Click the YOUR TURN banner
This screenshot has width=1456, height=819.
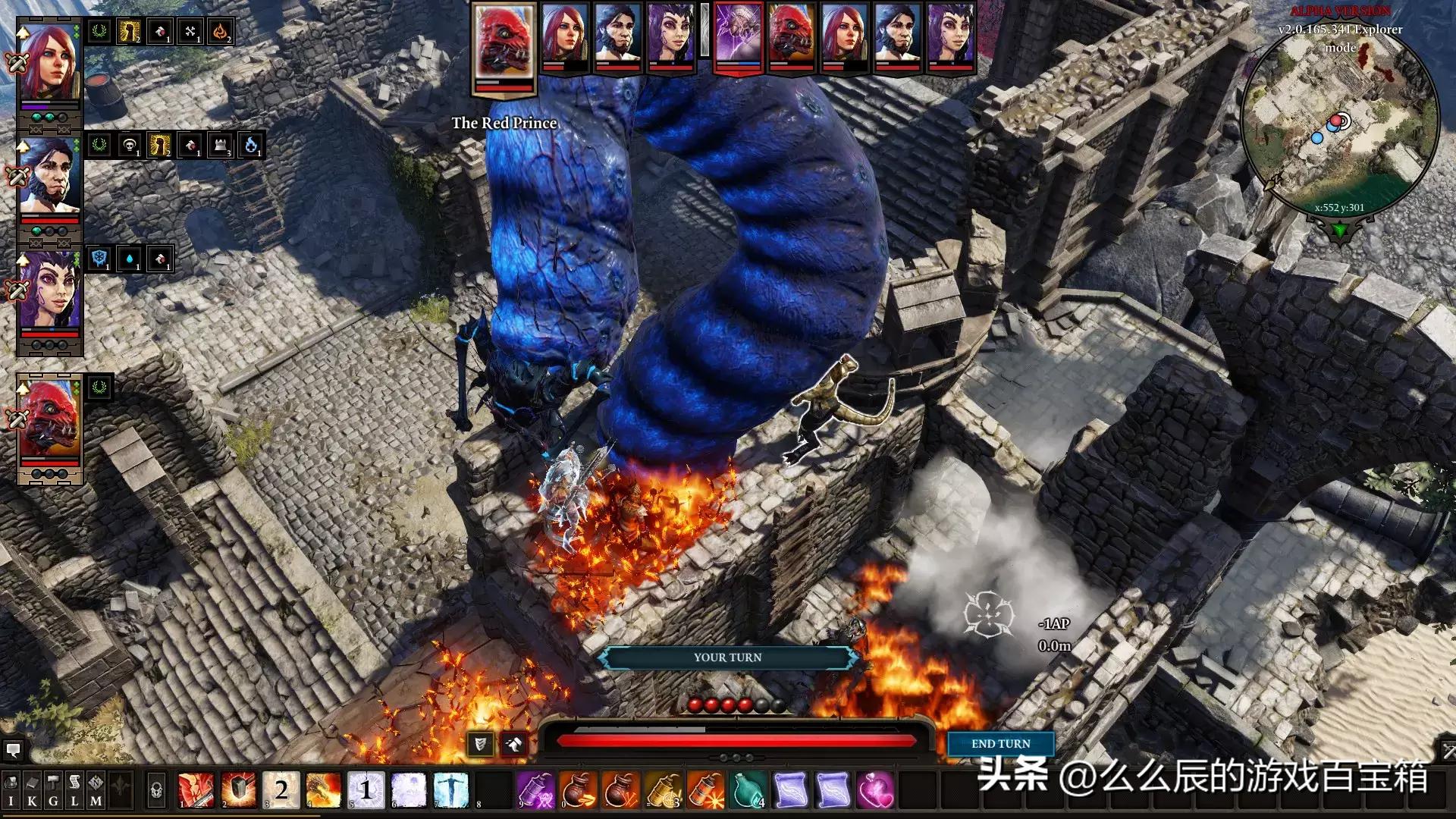pos(726,657)
